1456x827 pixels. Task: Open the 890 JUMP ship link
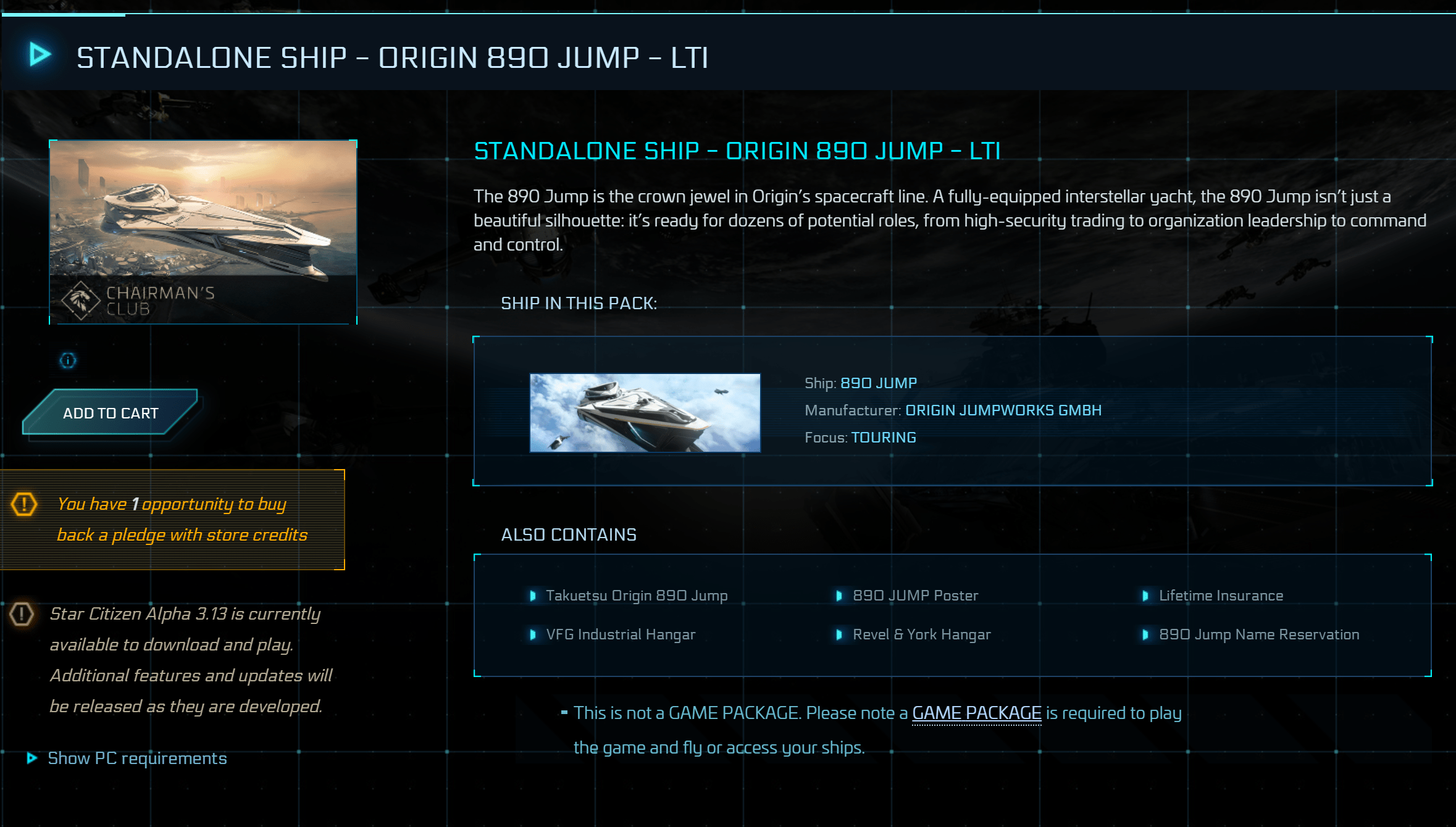877,383
